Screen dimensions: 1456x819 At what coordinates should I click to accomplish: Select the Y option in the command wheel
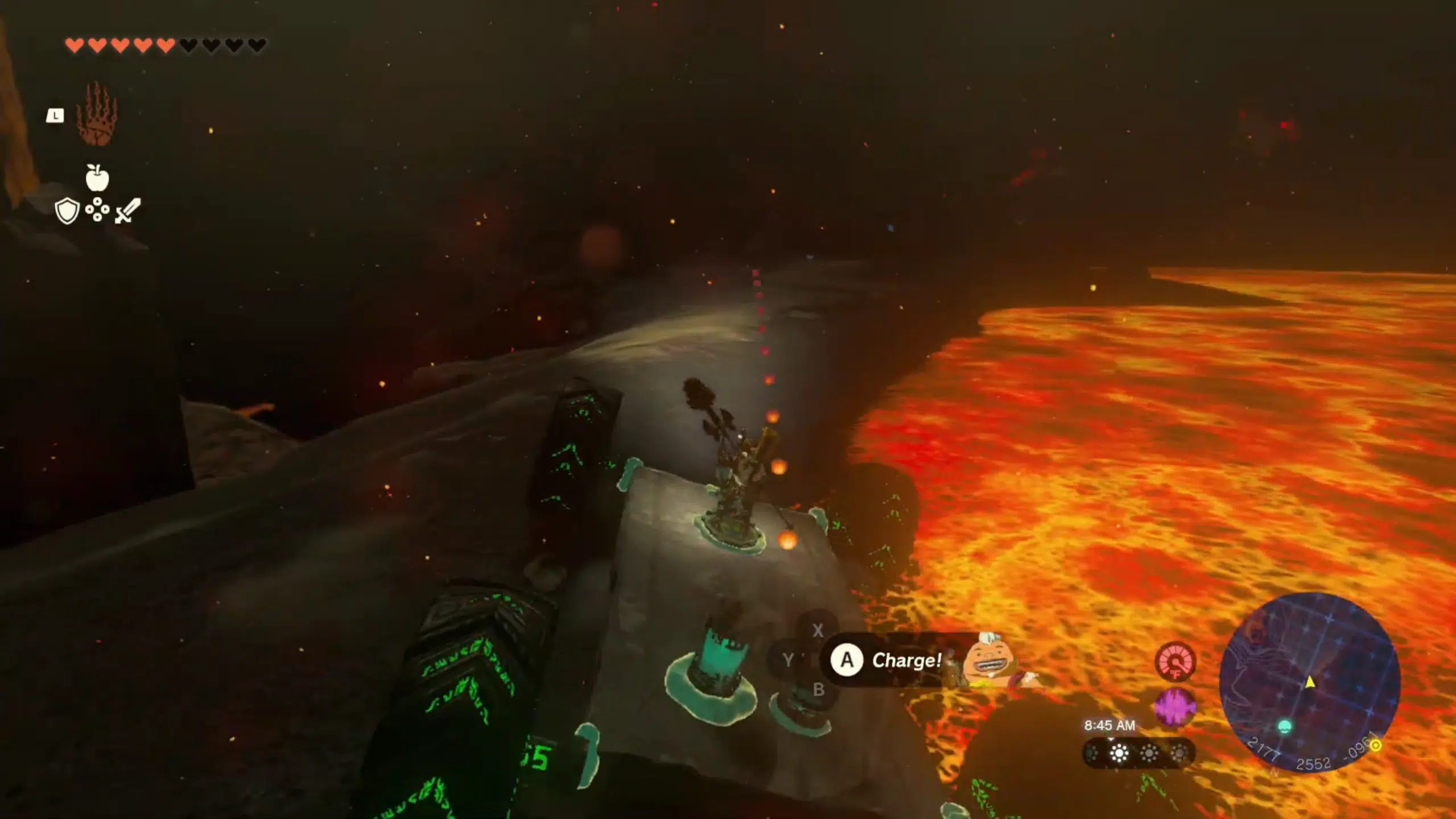pyautogui.click(x=788, y=659)
